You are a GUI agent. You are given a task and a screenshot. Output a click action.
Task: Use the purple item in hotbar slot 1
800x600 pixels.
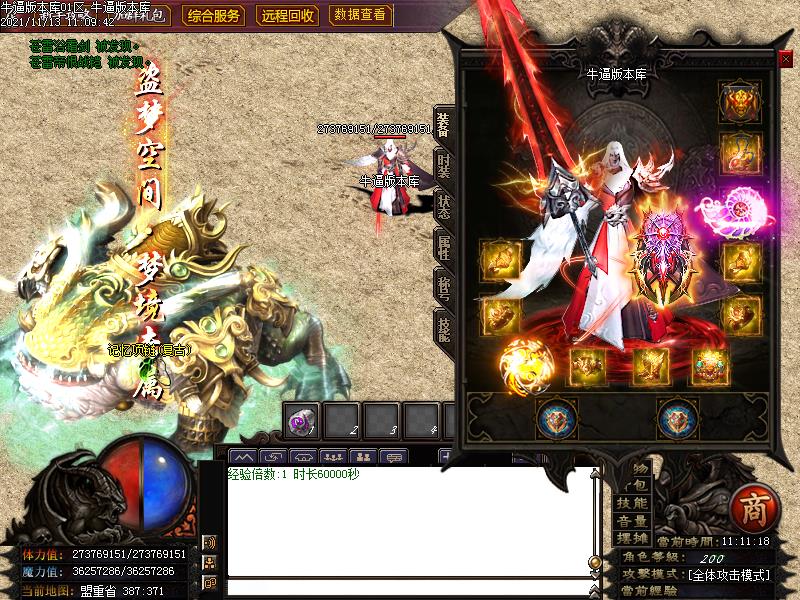(x=301, y=422)
